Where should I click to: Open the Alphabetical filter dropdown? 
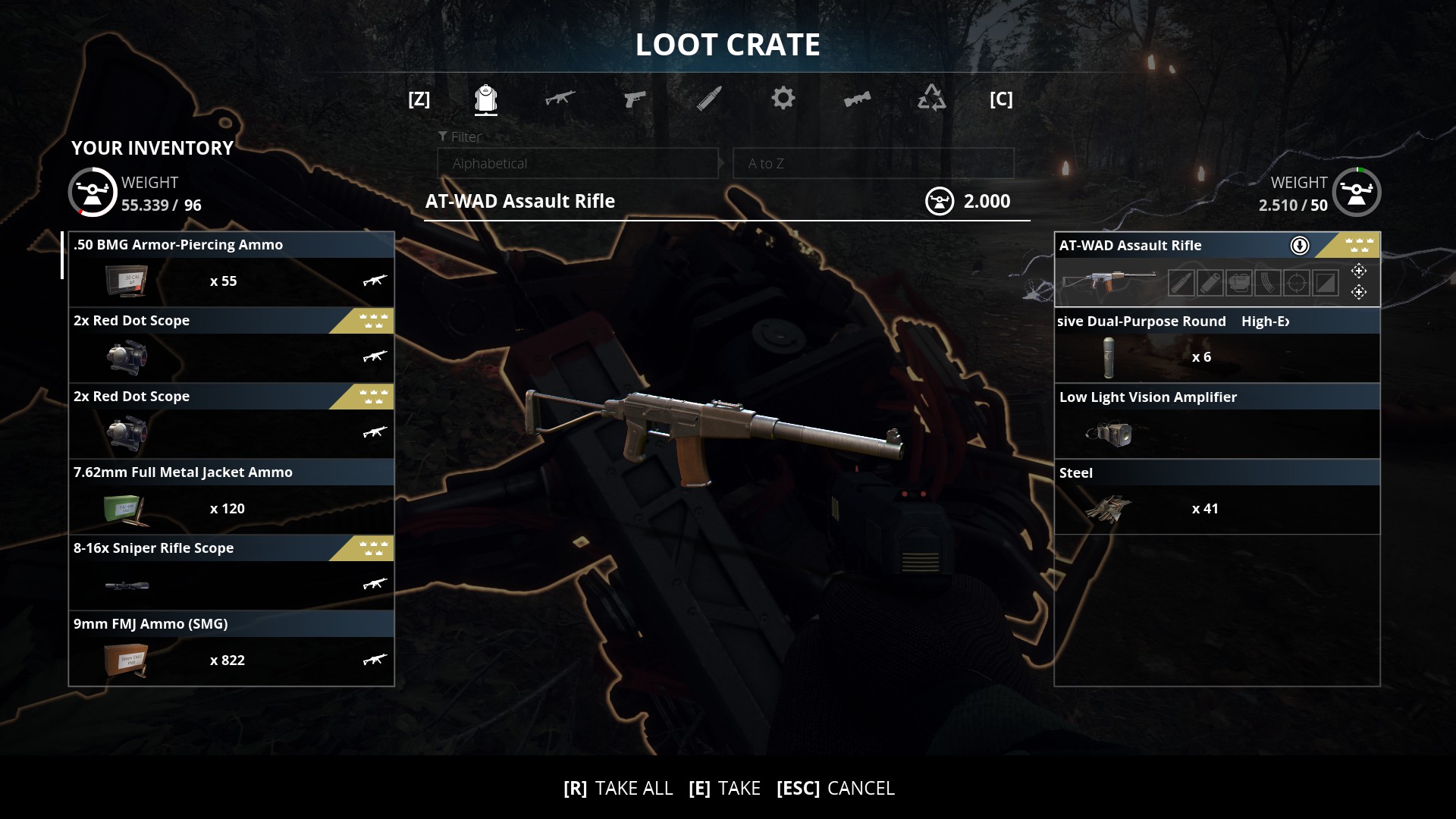tap(577, 164)
